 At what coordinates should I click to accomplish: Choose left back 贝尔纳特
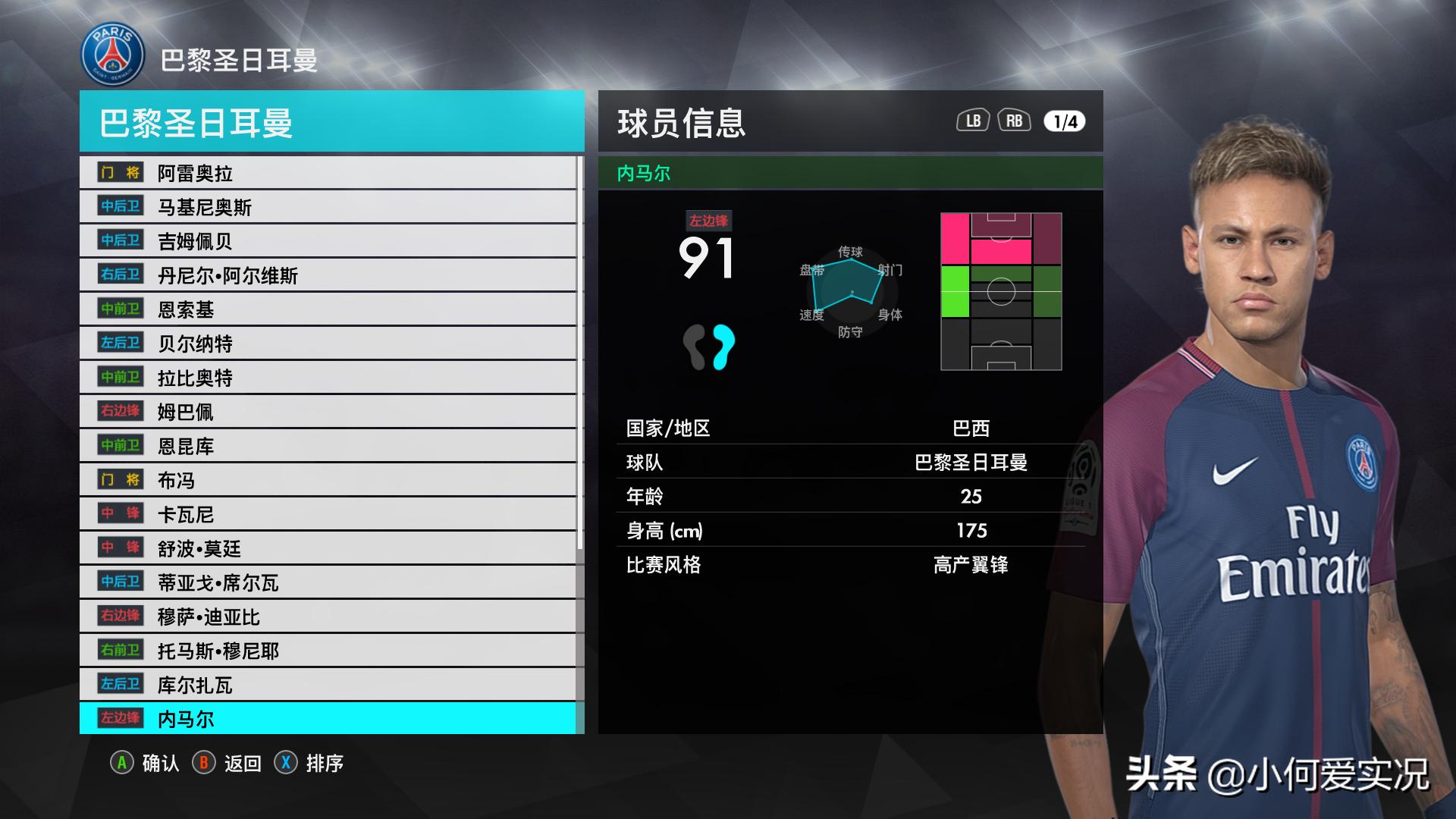coord(328,344)
